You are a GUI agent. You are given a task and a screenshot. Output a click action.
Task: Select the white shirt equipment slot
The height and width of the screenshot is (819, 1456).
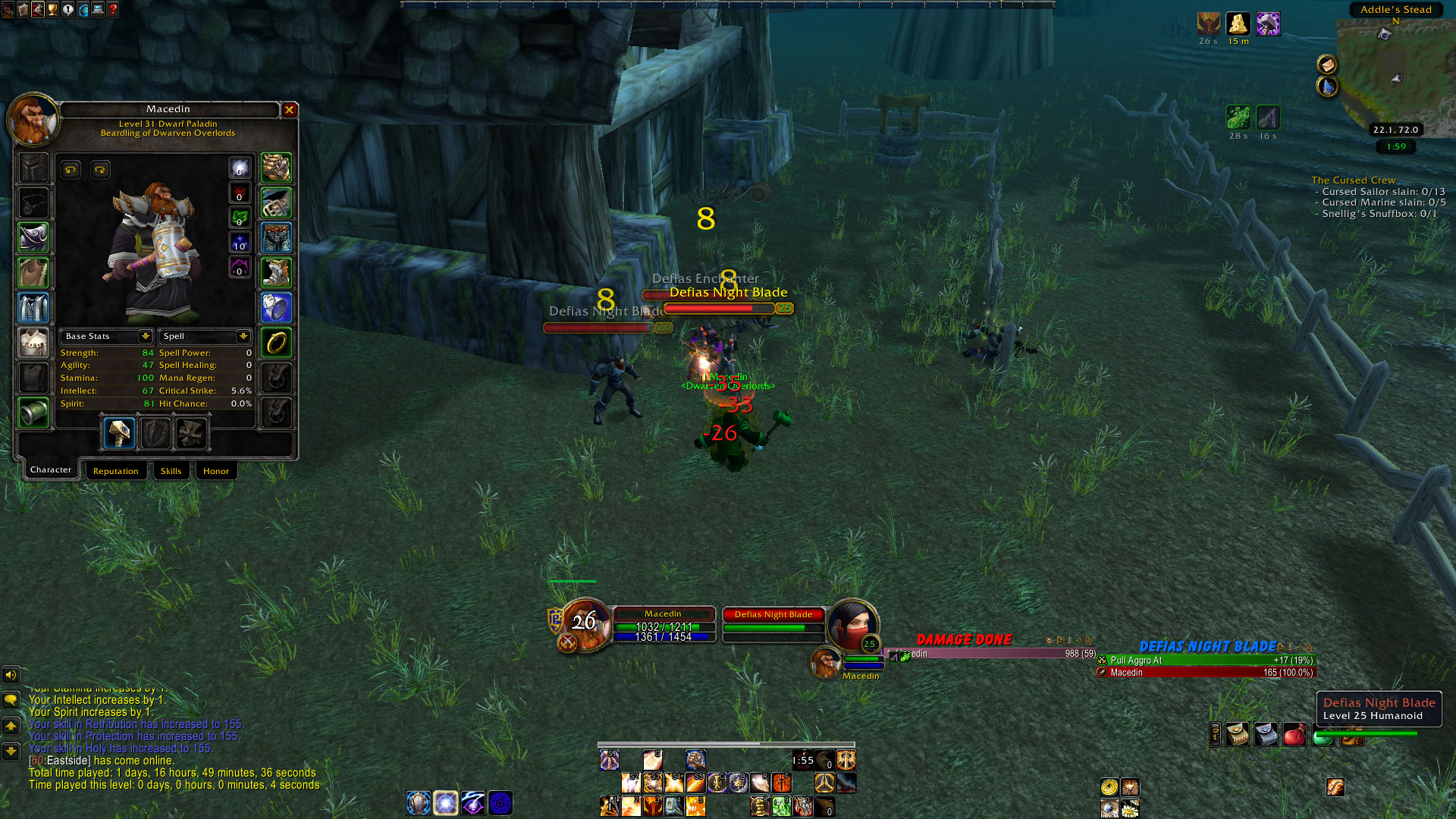click(33, 343)
